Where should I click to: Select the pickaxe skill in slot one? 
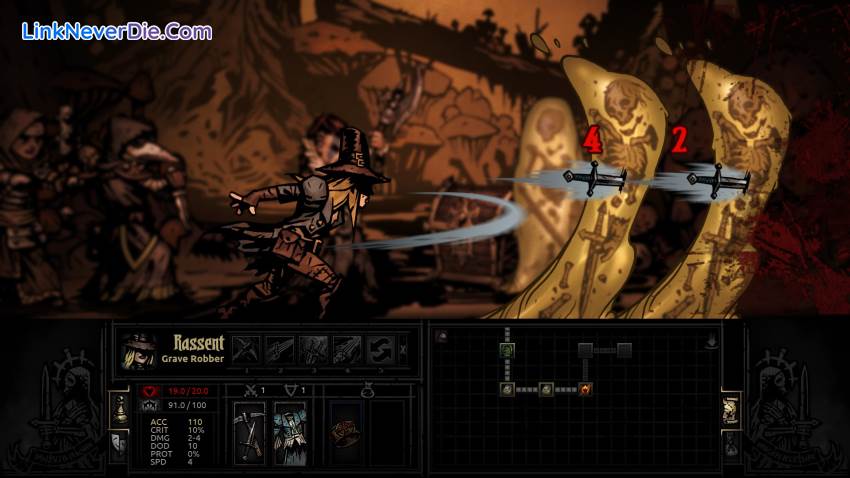pos(246,349)
